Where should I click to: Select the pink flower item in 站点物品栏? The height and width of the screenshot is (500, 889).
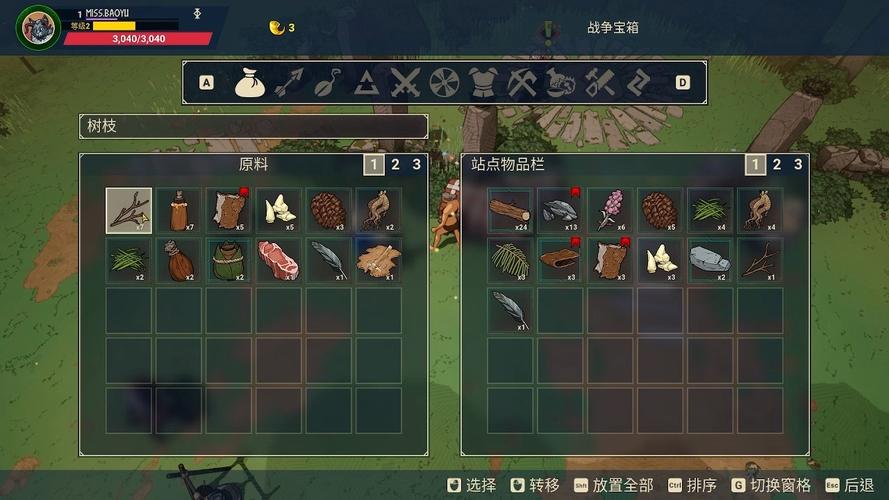tap(610, 210)
